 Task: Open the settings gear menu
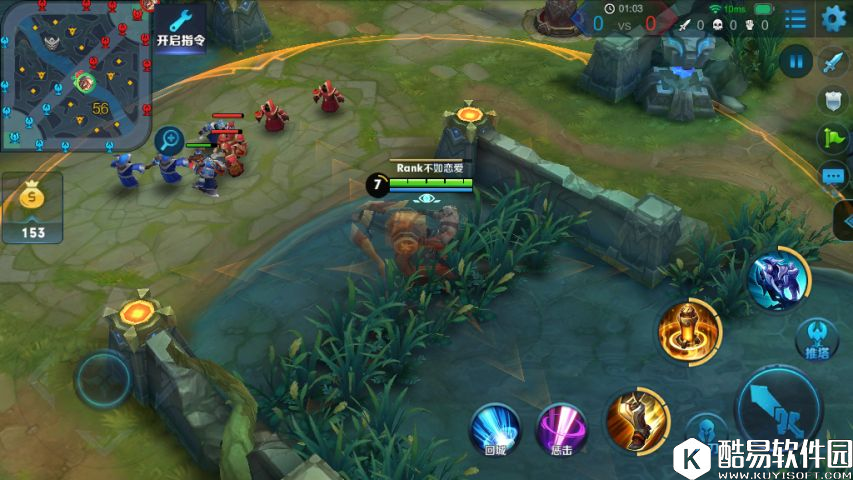pyautogui.click(x=833, y=17)
